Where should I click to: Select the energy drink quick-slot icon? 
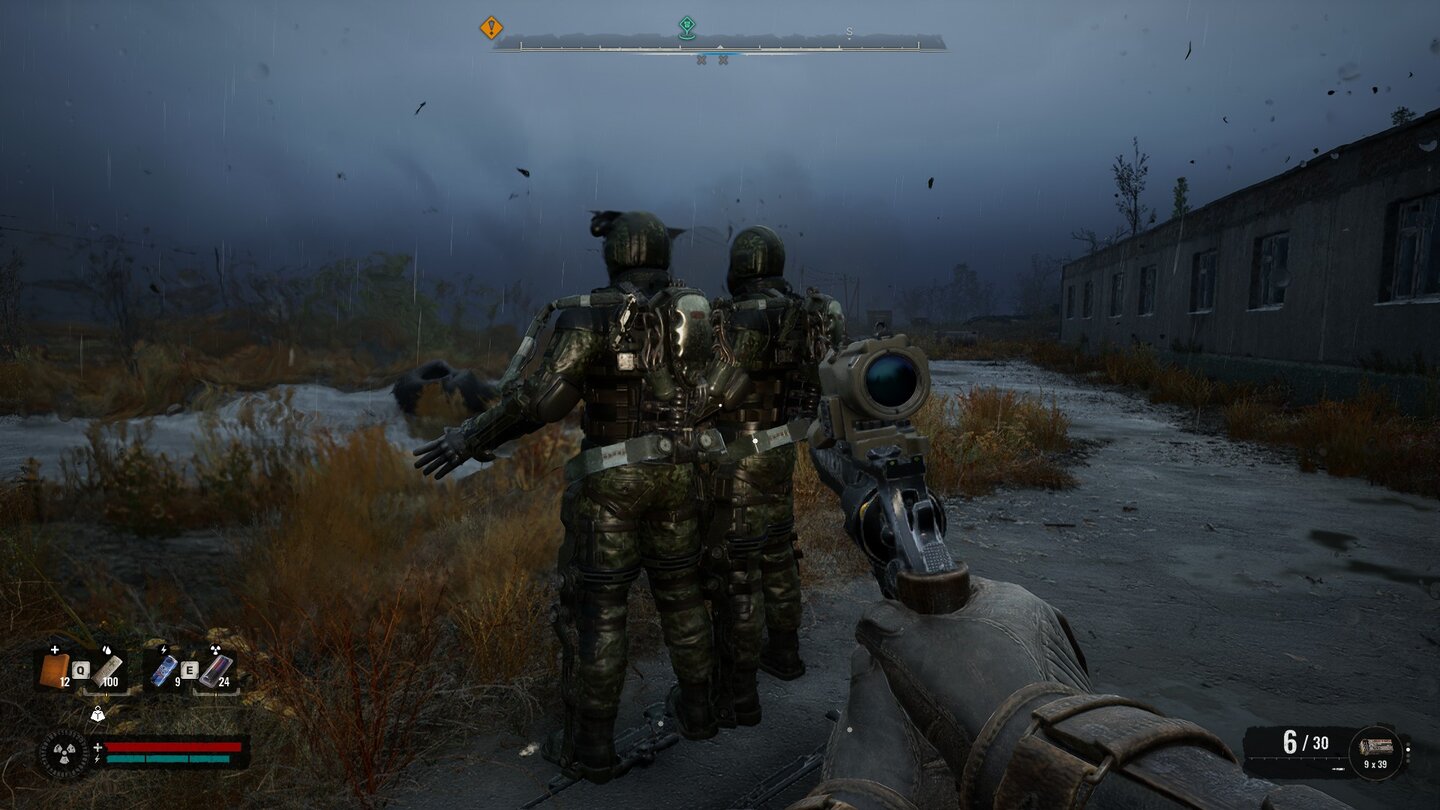point(163,669)
